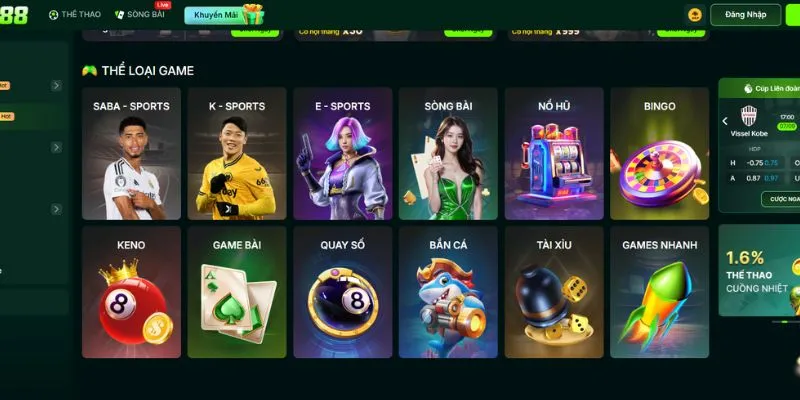This screenshot has width=800, height=400.
Task: Open the Sòng Bài casino tile
Action: [448, 153]
